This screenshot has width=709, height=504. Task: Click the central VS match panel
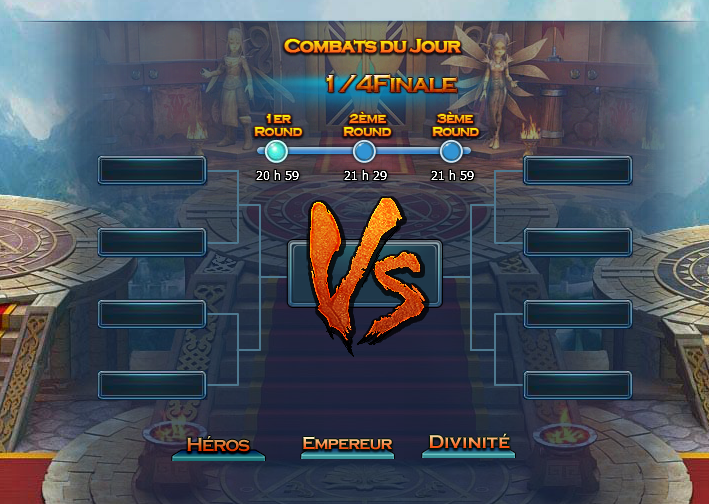click(x=364, y=273)
